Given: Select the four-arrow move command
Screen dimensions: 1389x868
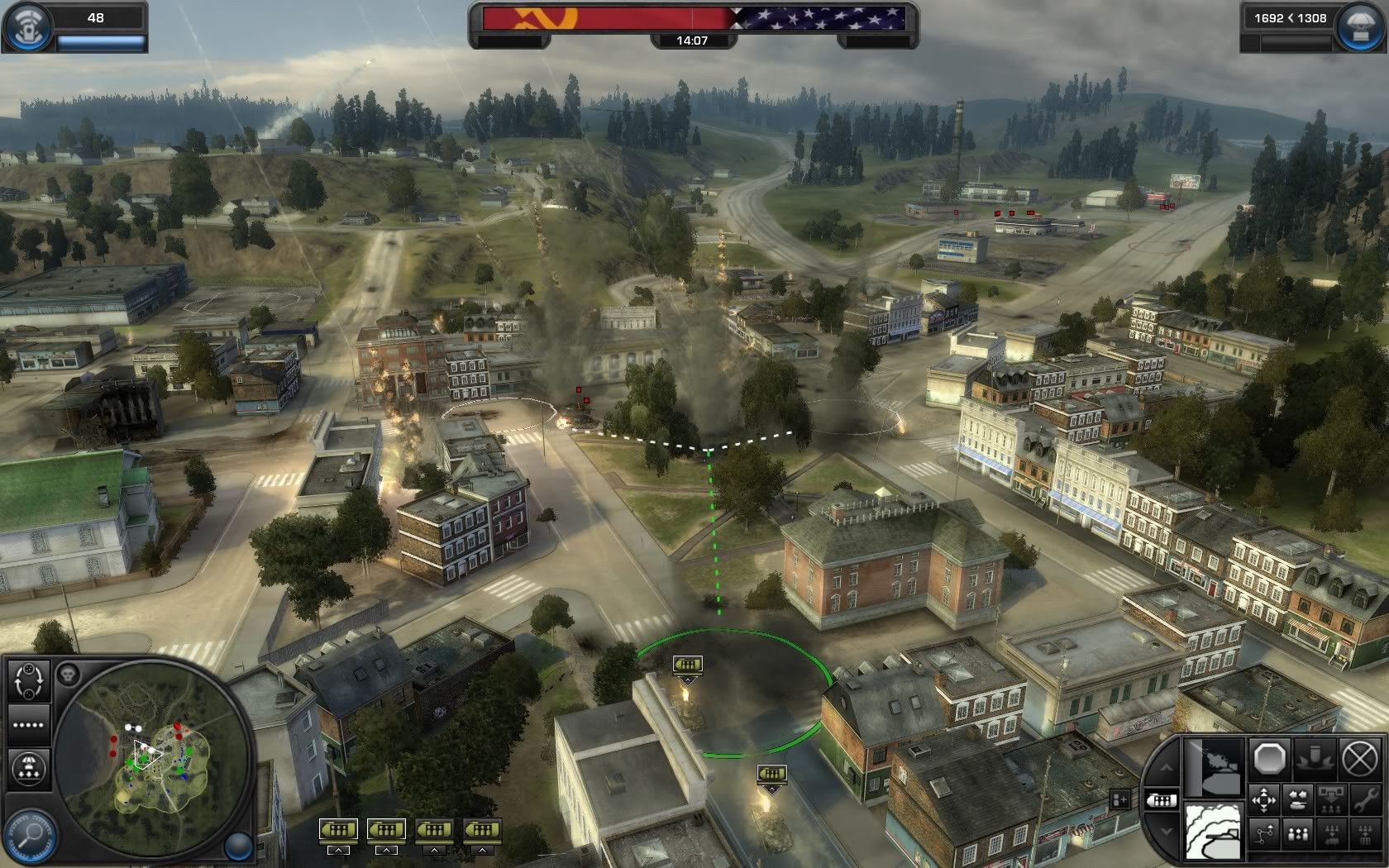Looking at the screenshot, I should point(1265,799).
